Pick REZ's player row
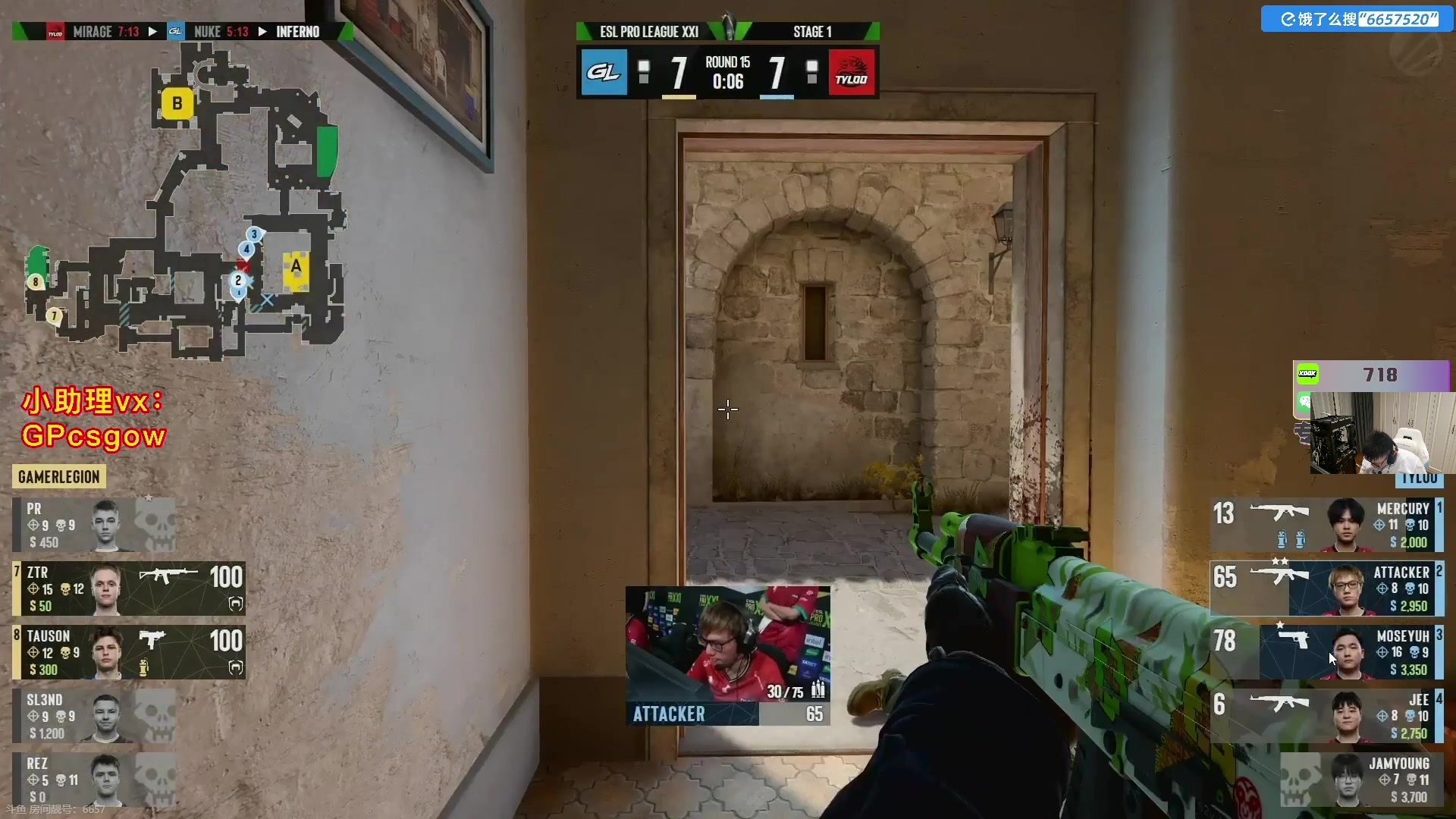 pyautogui.click(x=94, y=780)
